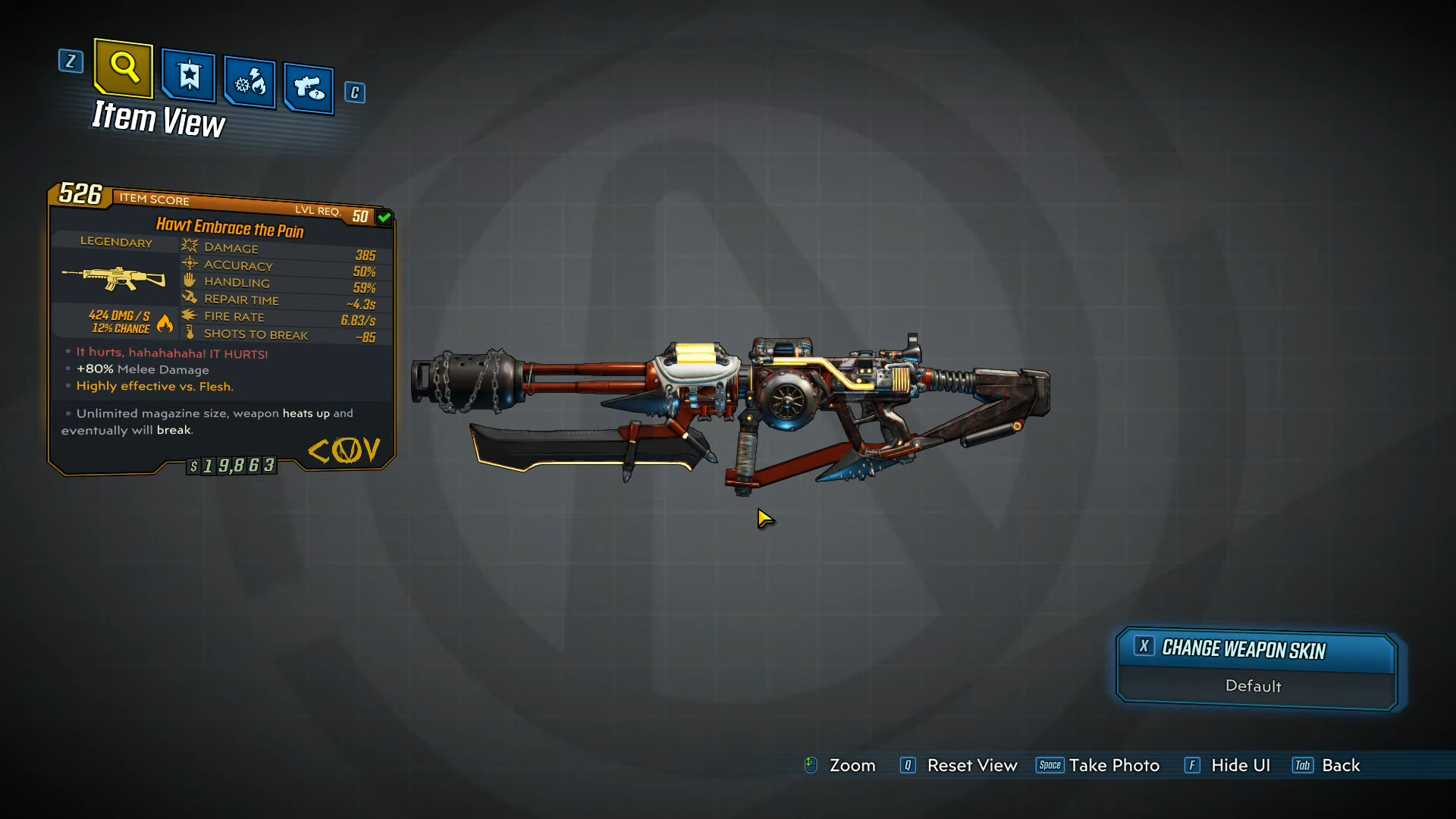Select the Z key tab shortcut indicator
This screenshot has width=1456, height=819.
[x=71, y=61]
